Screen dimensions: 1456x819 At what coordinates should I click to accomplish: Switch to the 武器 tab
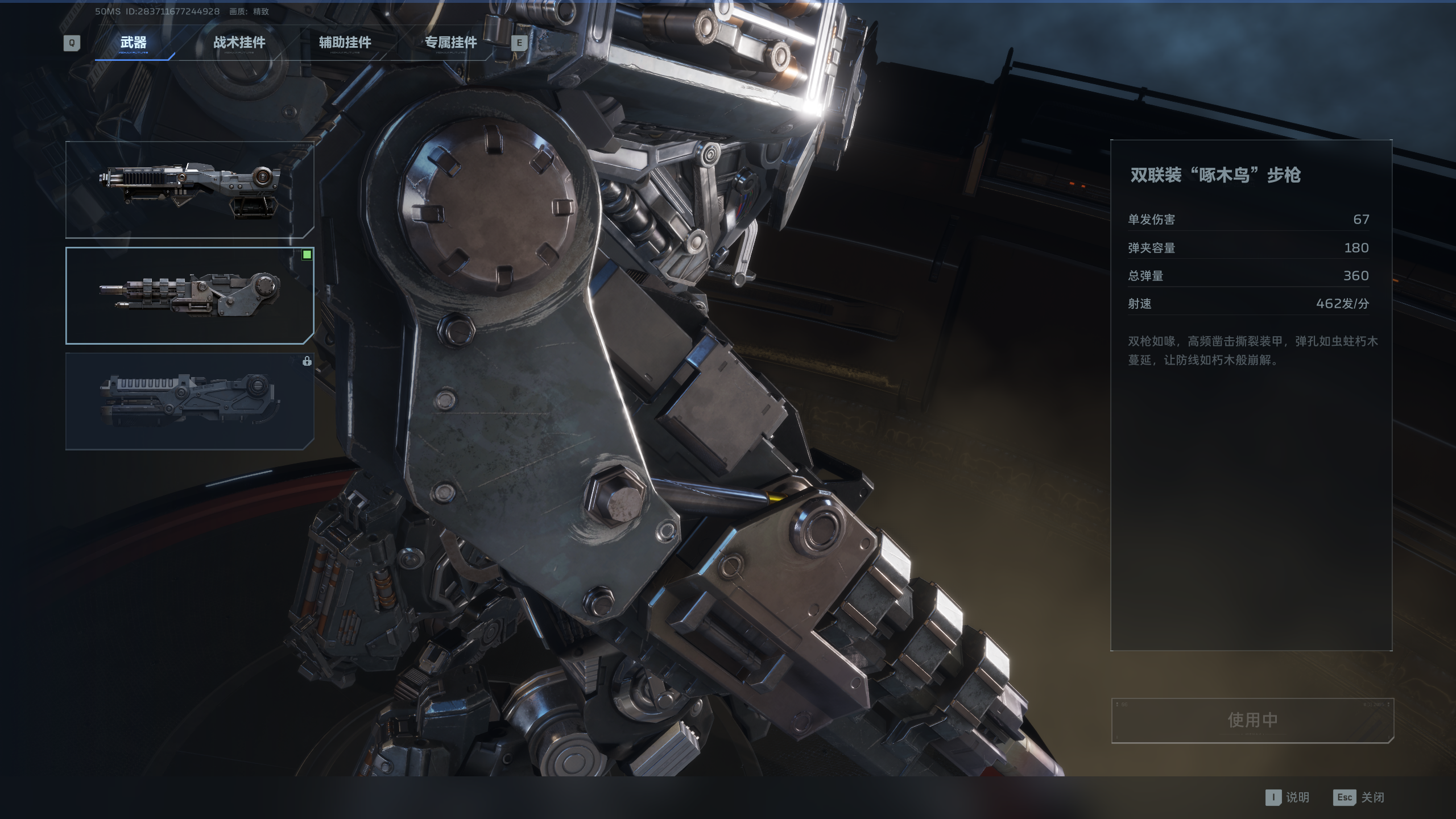(133, 43)
